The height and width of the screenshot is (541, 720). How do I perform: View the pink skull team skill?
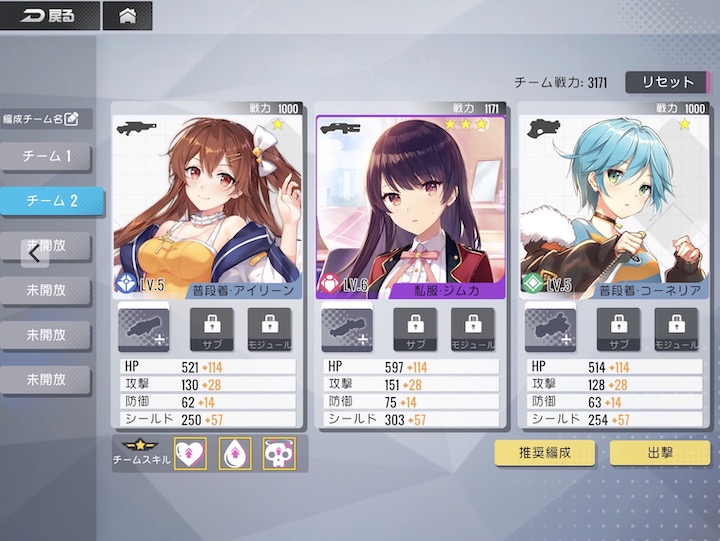(x=278, y=453)
